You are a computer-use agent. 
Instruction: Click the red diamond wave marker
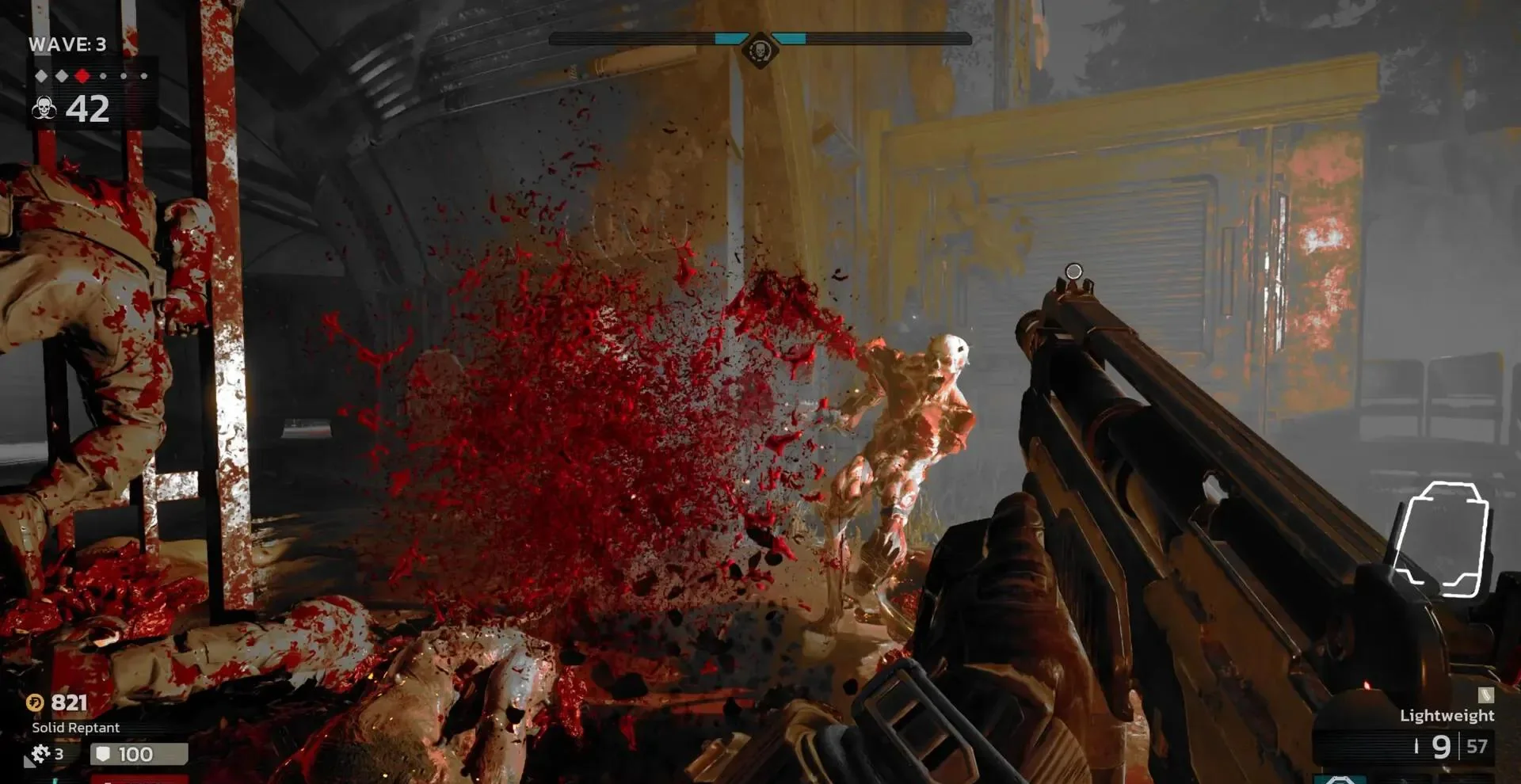[x=82, y=76]
